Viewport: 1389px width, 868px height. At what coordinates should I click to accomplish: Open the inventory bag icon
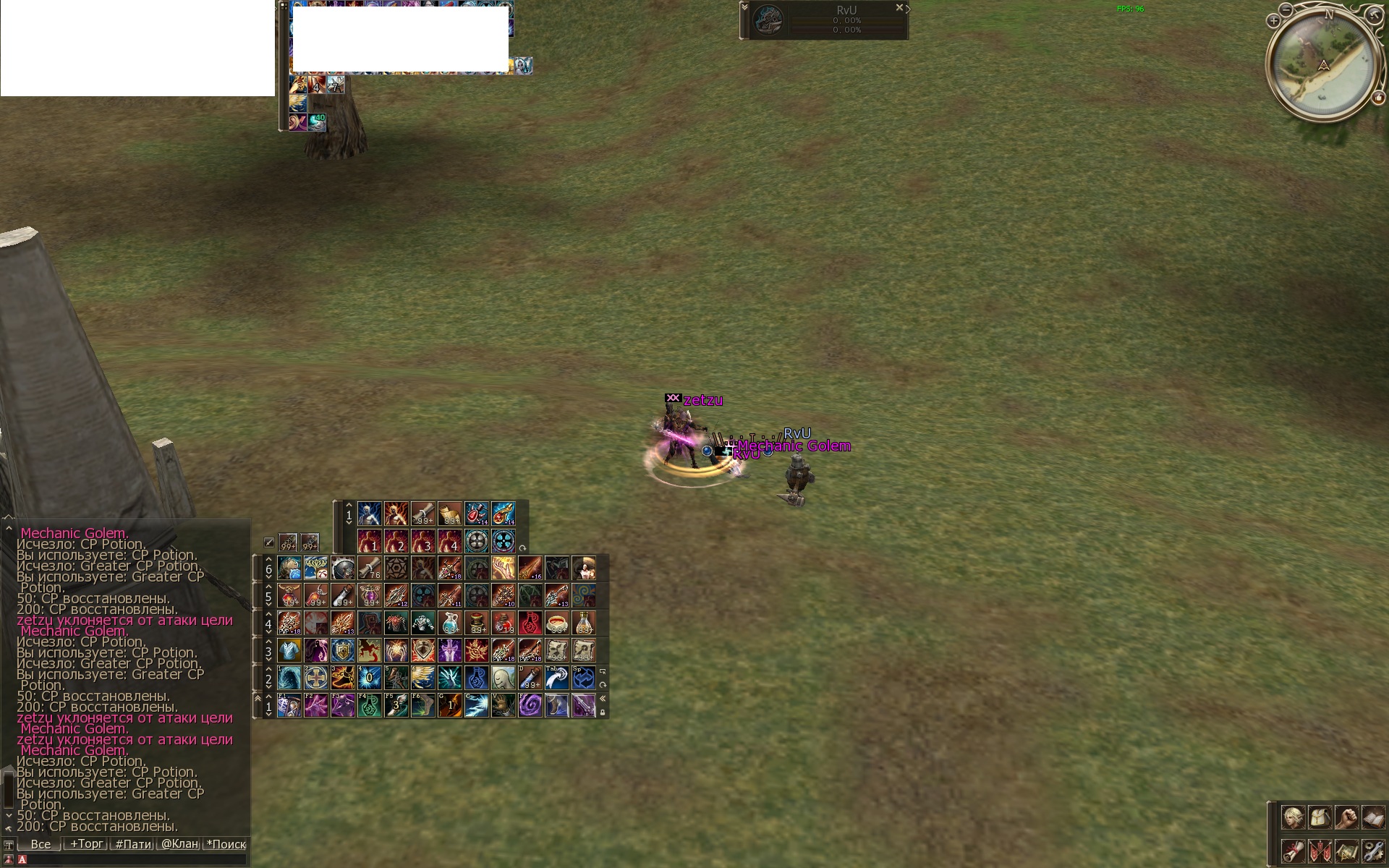click(x=1320, y=818)
